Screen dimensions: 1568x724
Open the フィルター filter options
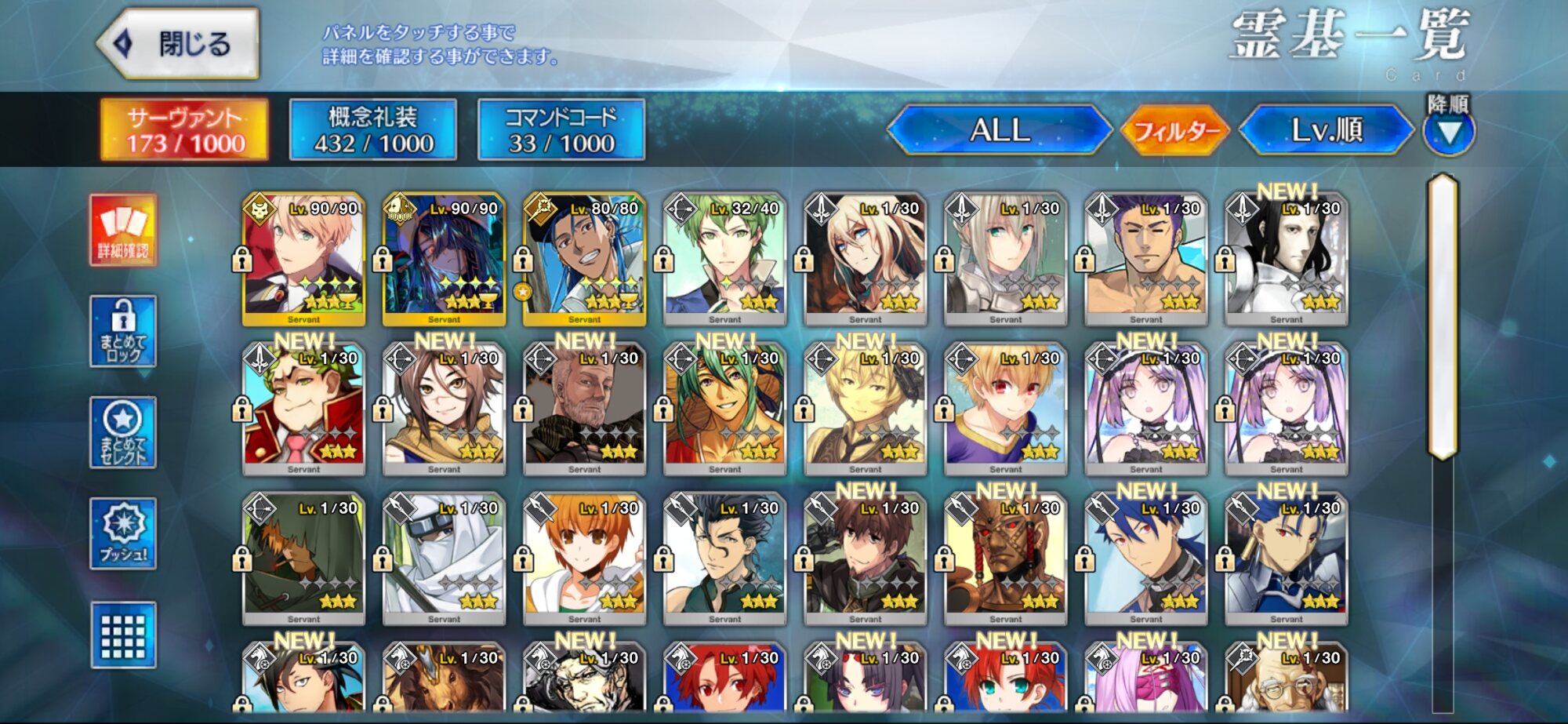[1177, 129]
